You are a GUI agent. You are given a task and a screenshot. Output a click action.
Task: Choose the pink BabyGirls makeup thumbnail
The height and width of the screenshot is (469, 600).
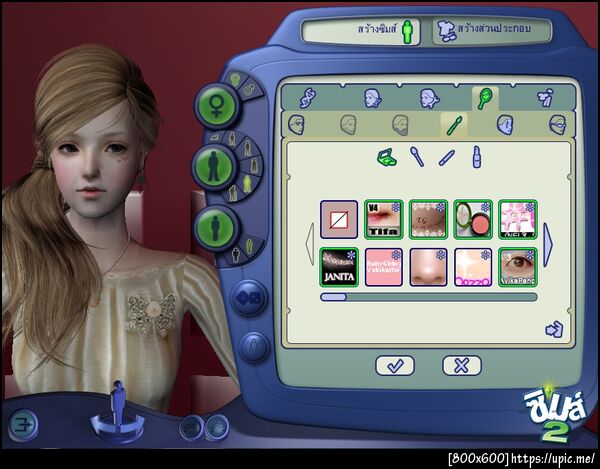pos(383,268)
